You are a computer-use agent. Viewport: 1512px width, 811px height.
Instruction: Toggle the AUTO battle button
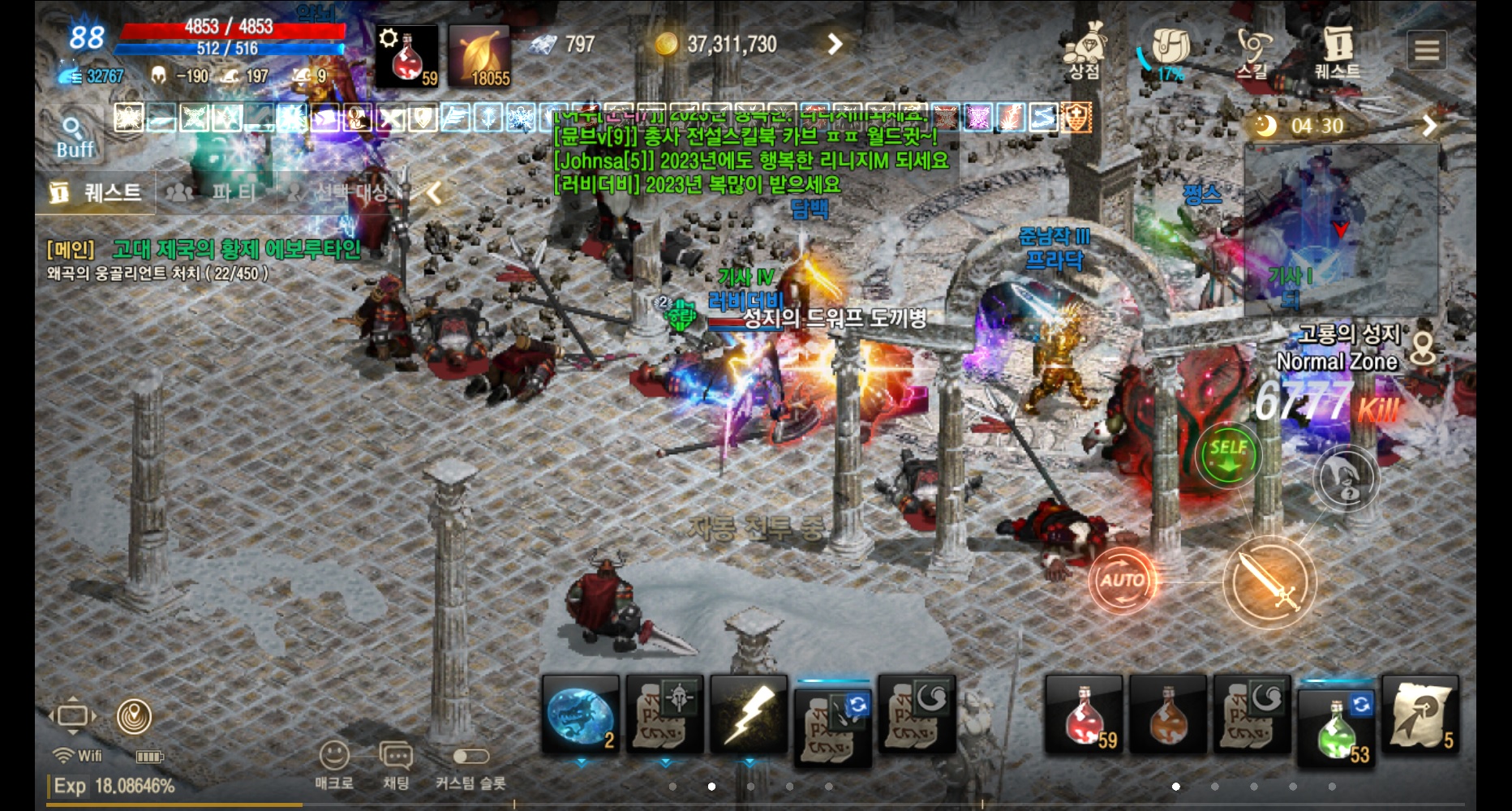coord(1122,580)
